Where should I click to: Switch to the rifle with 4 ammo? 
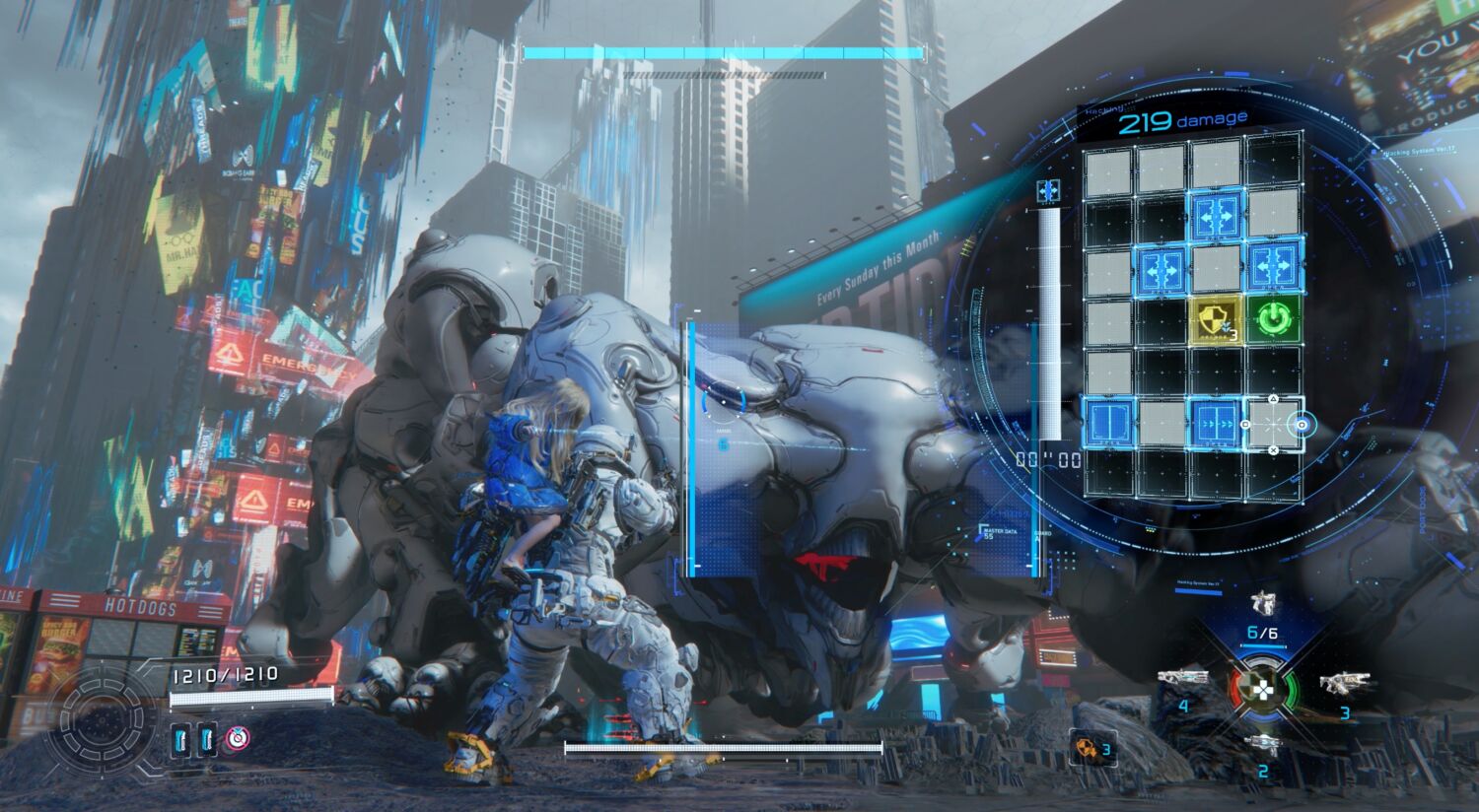1182,678
